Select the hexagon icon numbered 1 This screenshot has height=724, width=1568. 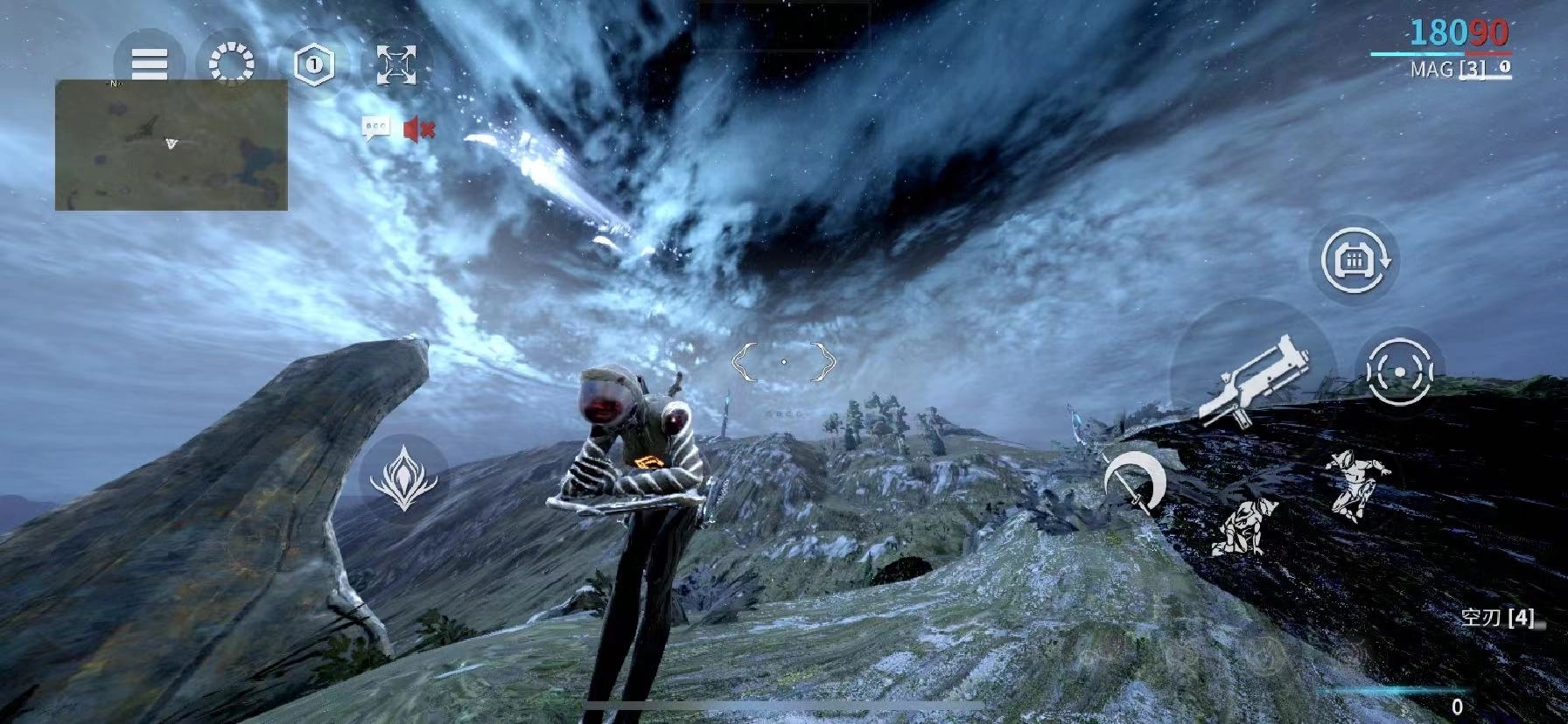[x=314, y=64]
